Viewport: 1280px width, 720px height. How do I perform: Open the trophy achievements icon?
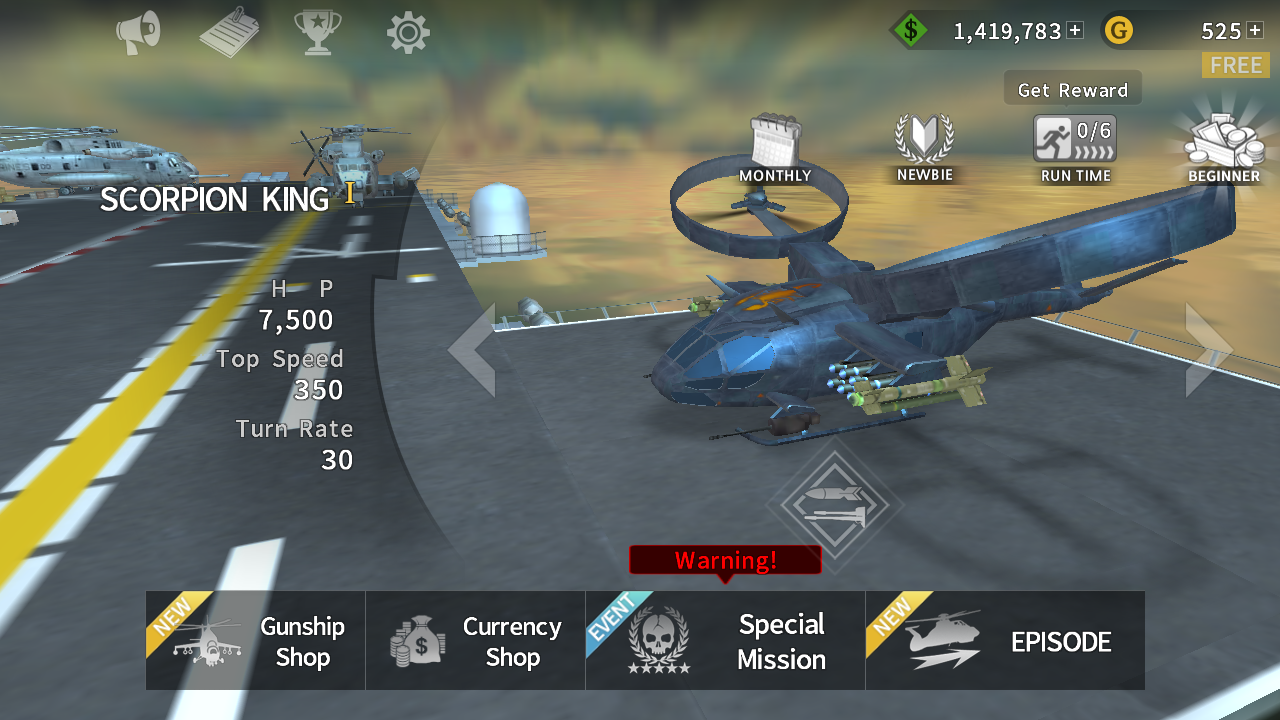[317, 31]
